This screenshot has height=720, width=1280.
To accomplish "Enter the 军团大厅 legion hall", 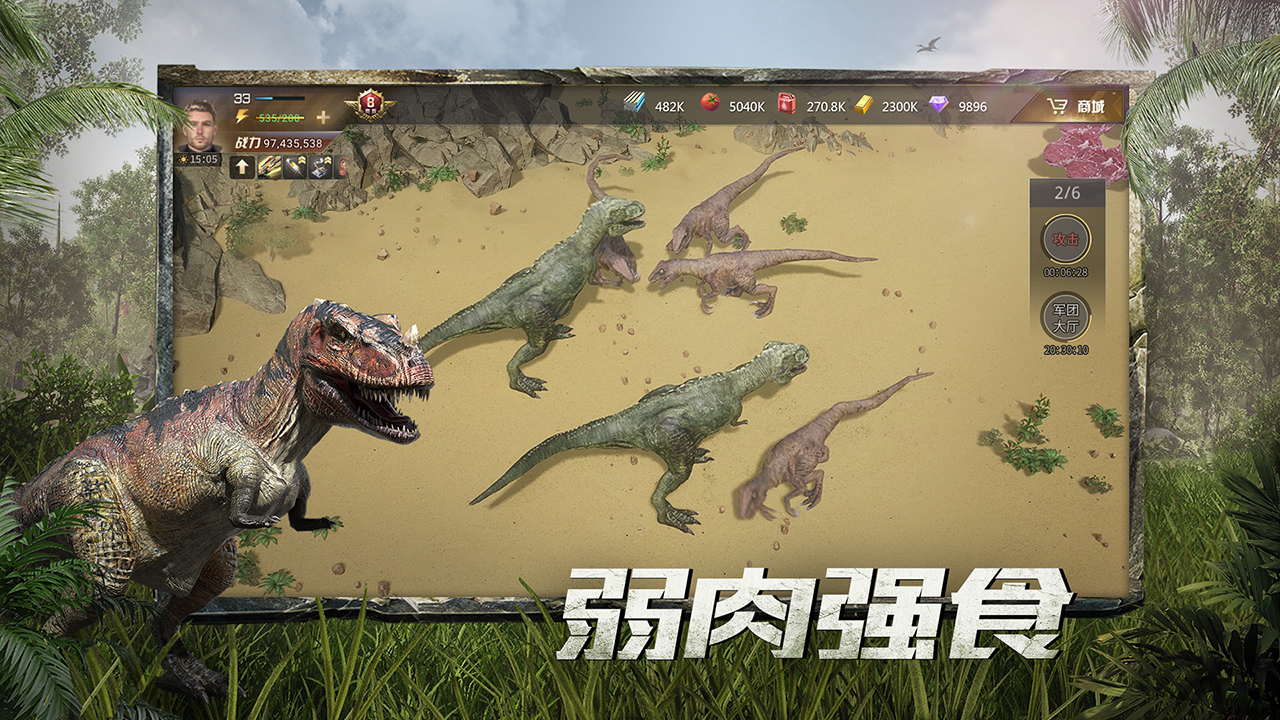I will [x=1065, y=318].
